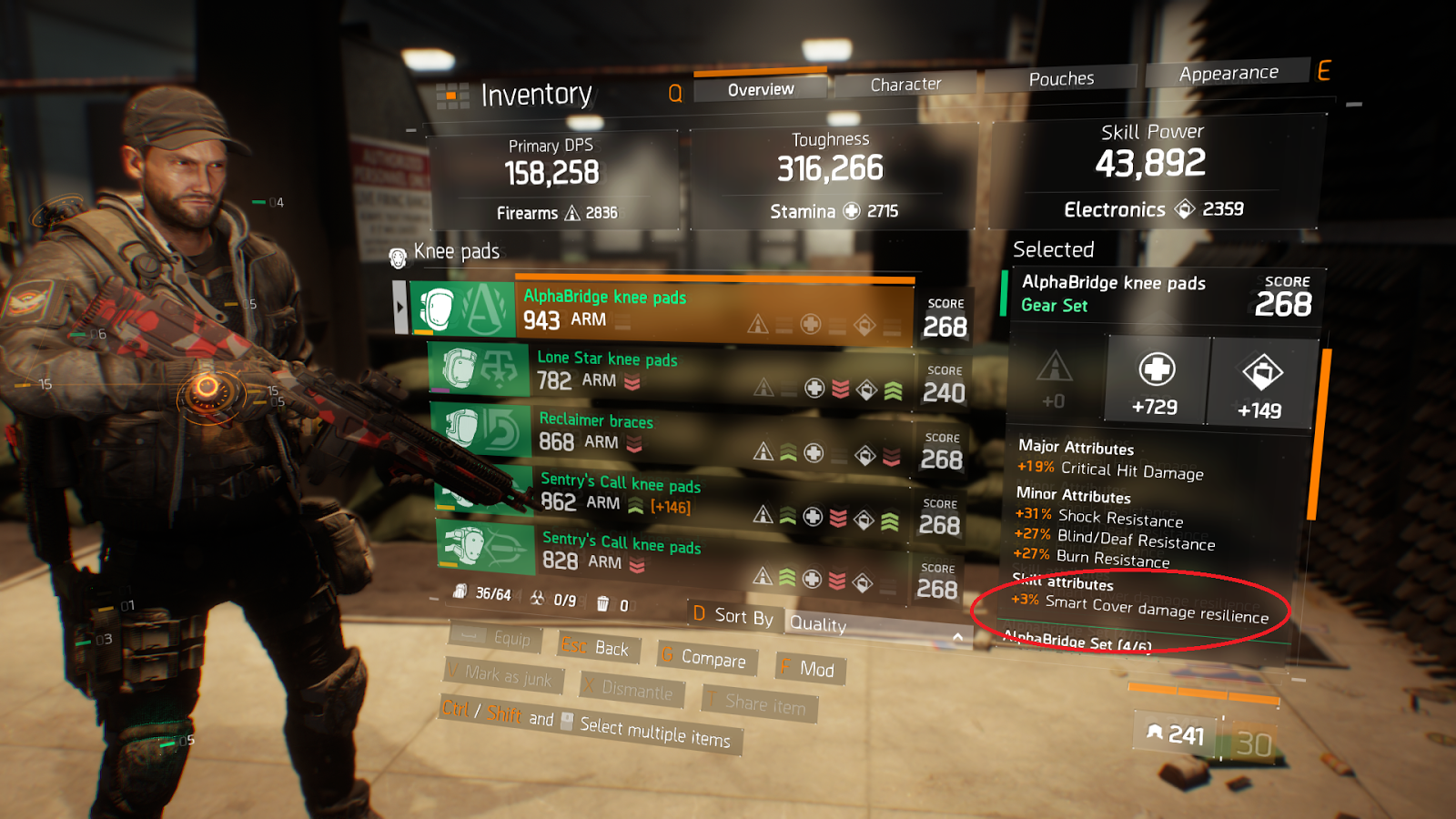Open the Appearance tab
The image size is (1456, 819).
(1228, 73)
